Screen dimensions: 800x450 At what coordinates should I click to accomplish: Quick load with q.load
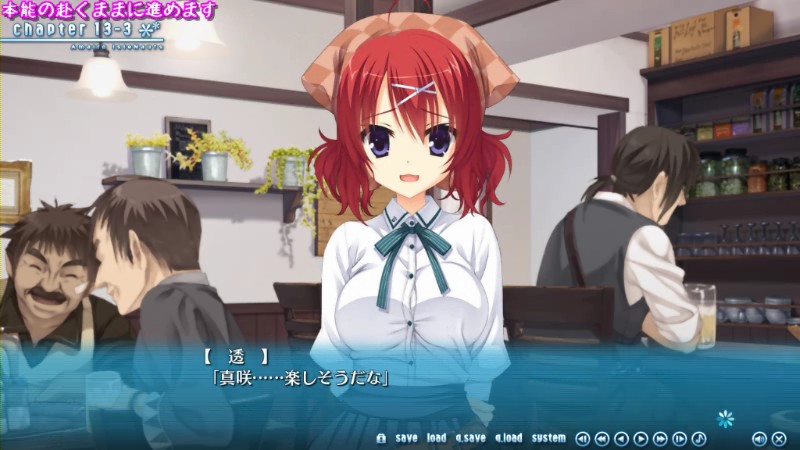coord(507,438)
